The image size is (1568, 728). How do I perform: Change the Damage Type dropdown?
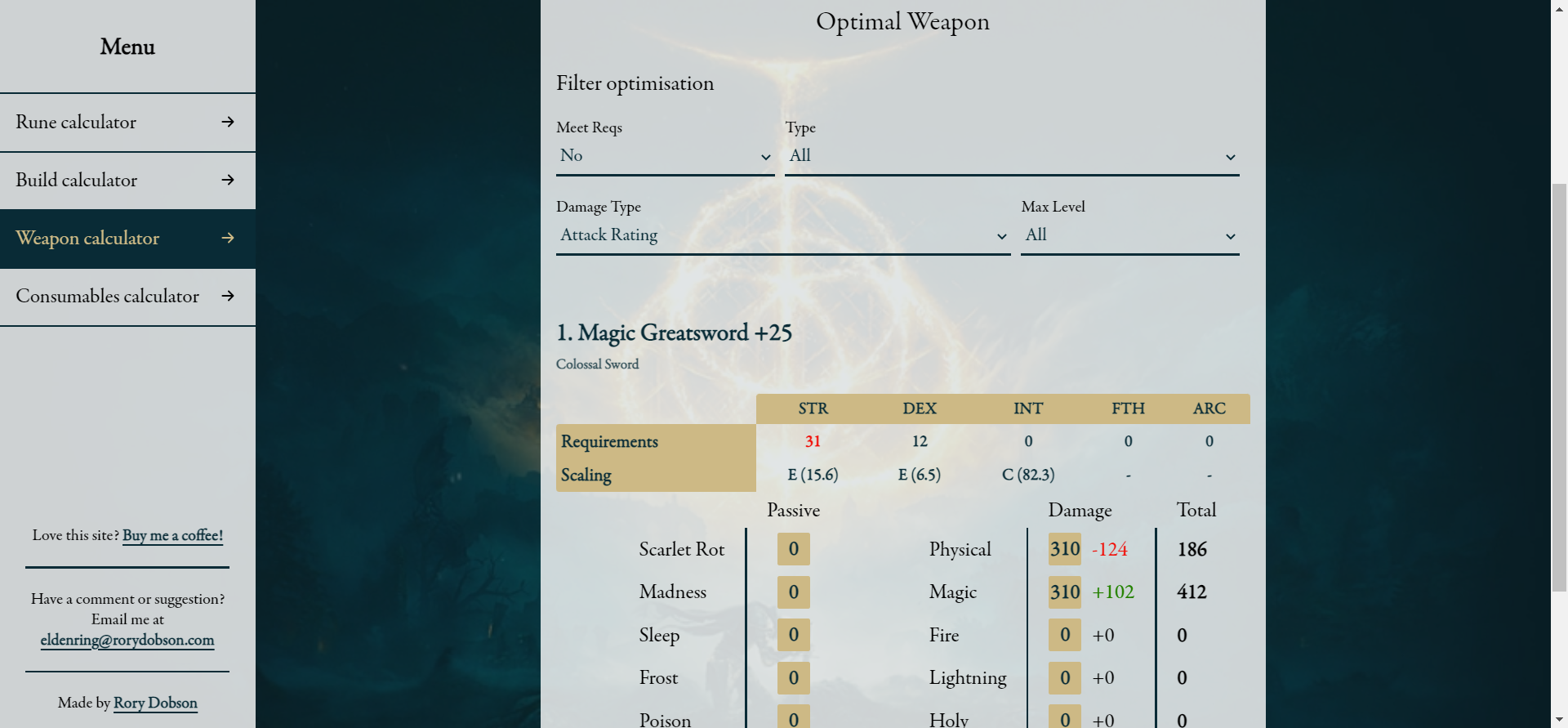(x=782, y=235)
